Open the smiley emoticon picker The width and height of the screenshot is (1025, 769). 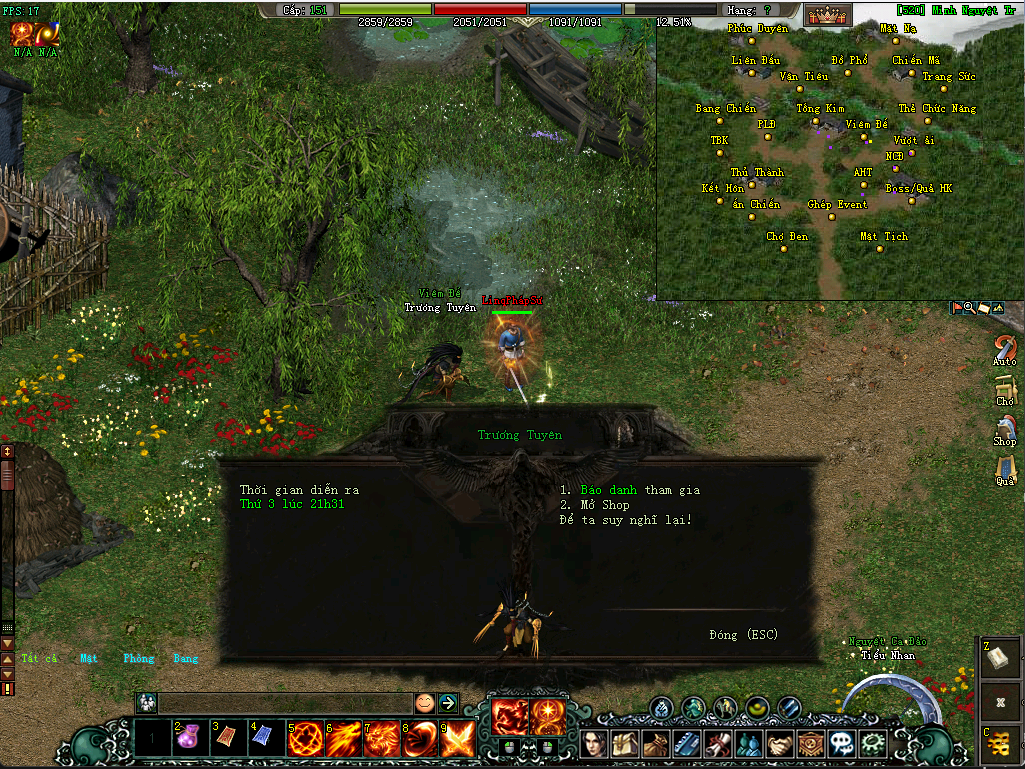coord(425,703)
